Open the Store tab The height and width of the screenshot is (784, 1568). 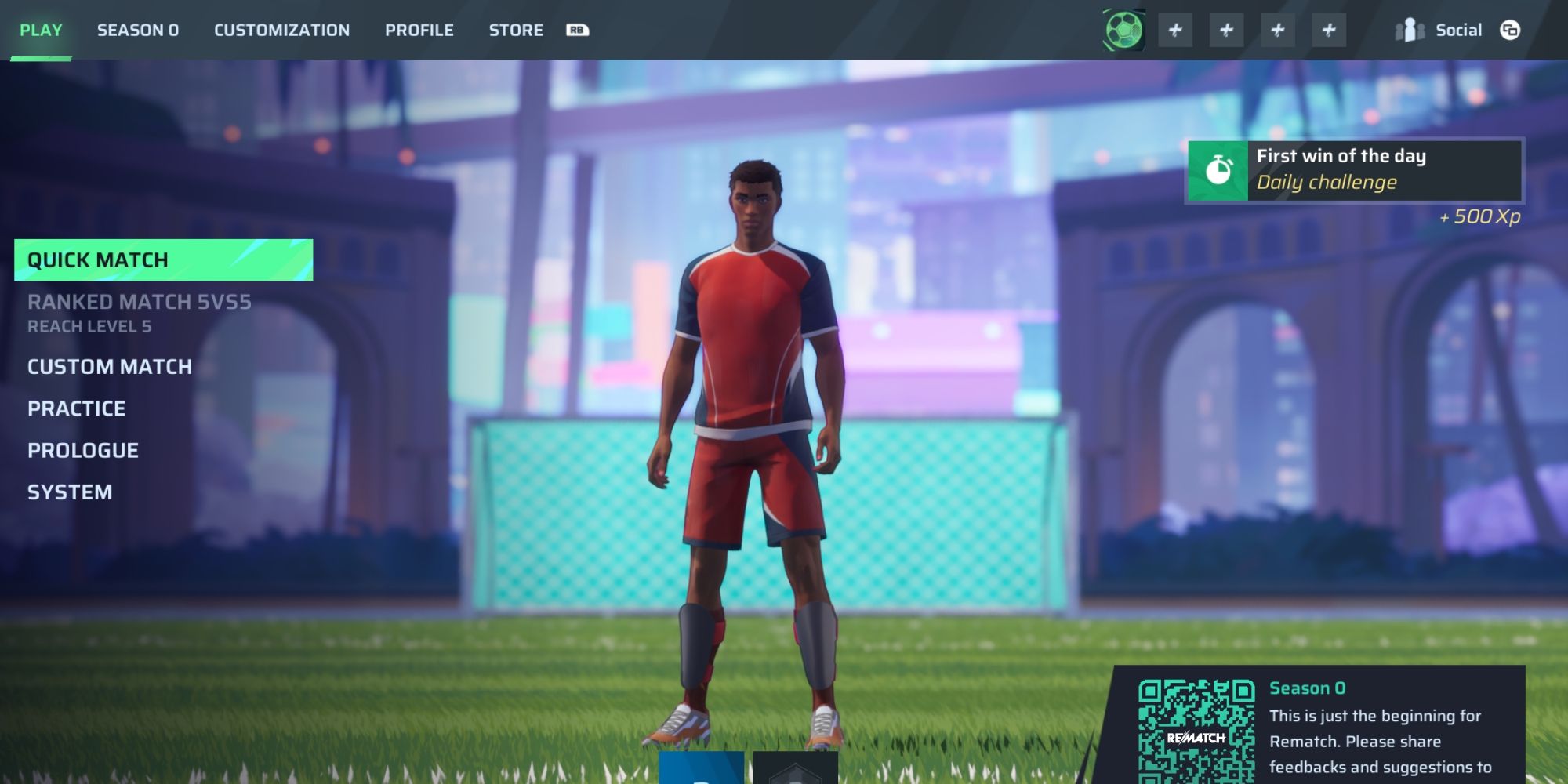click(516, 30)
